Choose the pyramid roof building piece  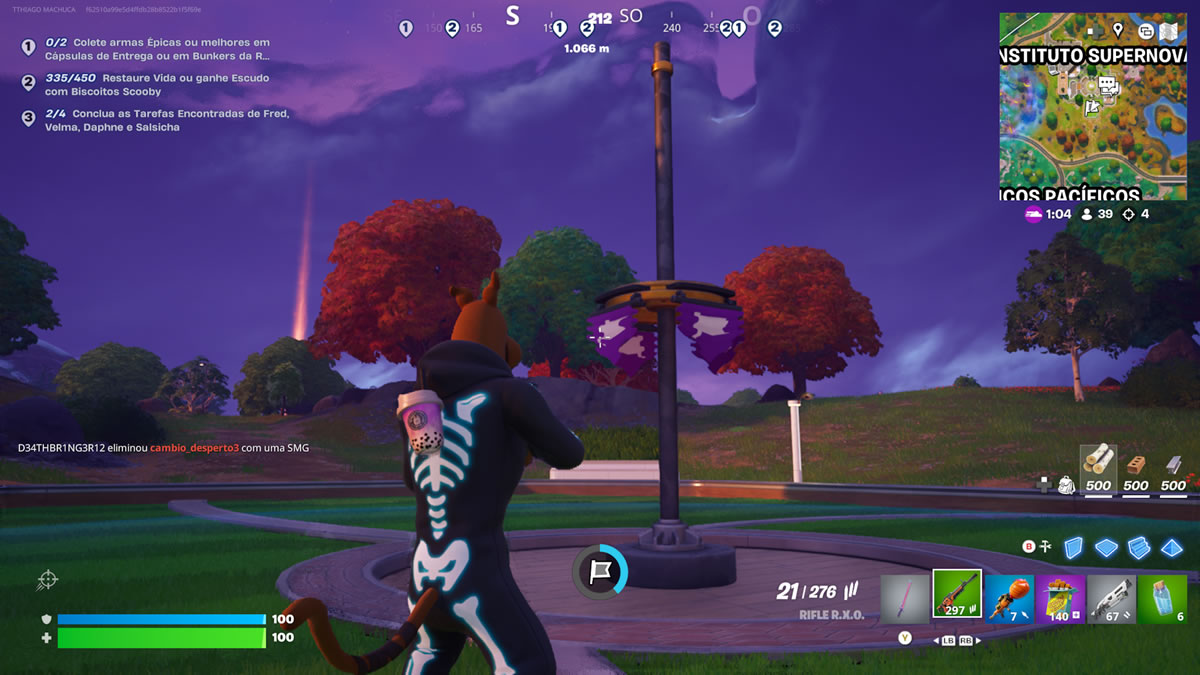1172,547
